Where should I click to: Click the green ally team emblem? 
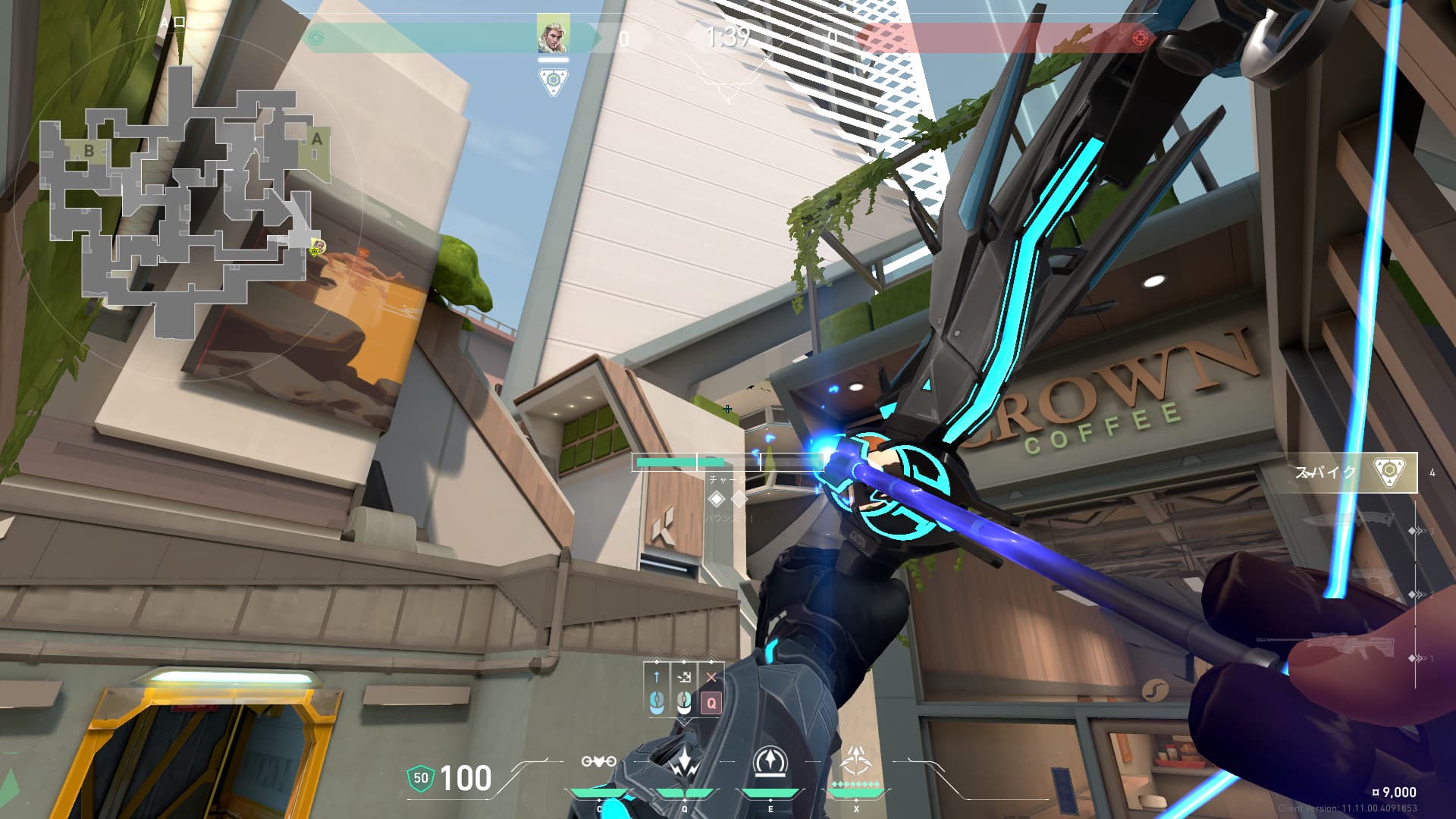(317, 38)
